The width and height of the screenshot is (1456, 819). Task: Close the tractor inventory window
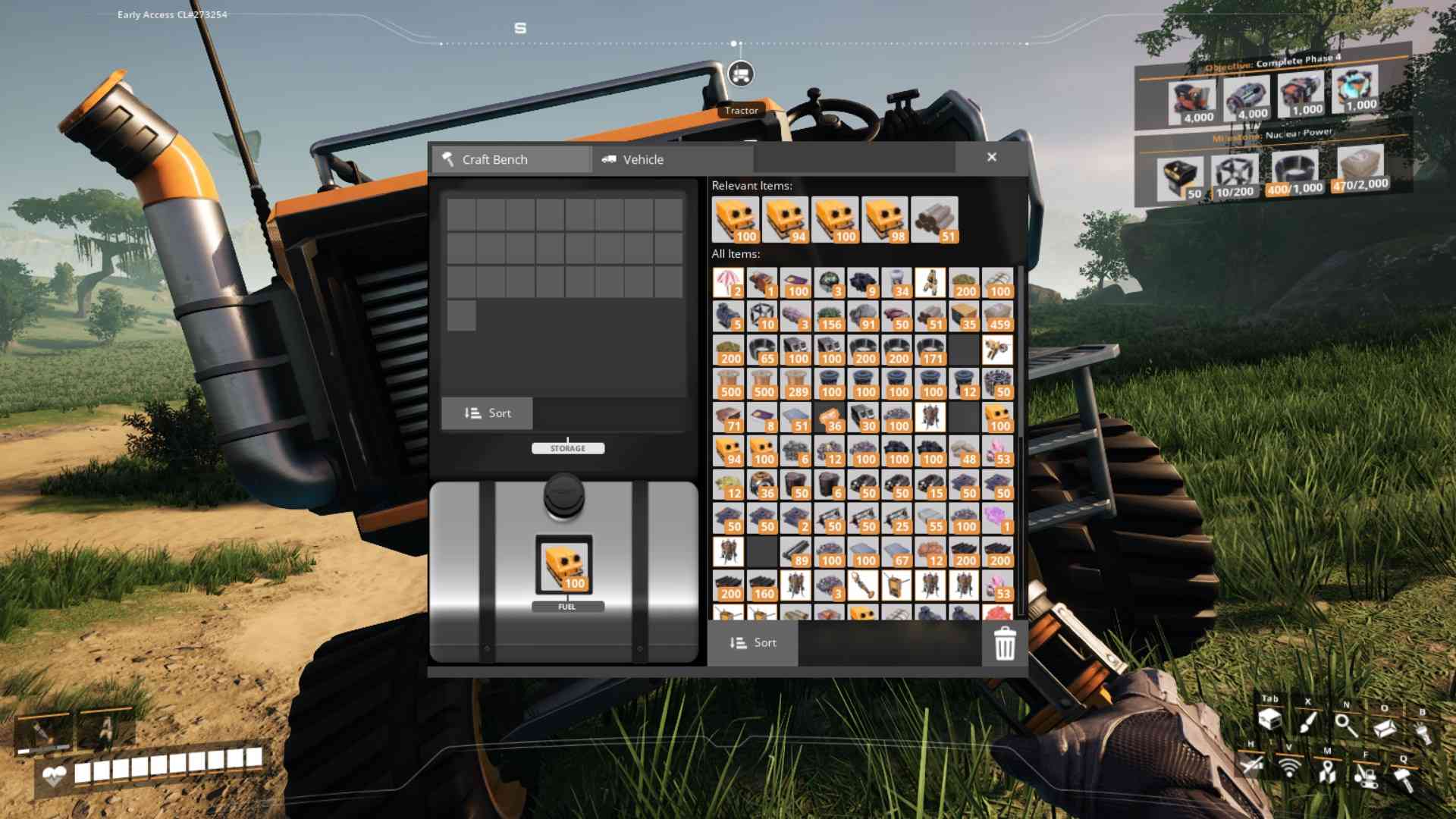coord(991,157)
